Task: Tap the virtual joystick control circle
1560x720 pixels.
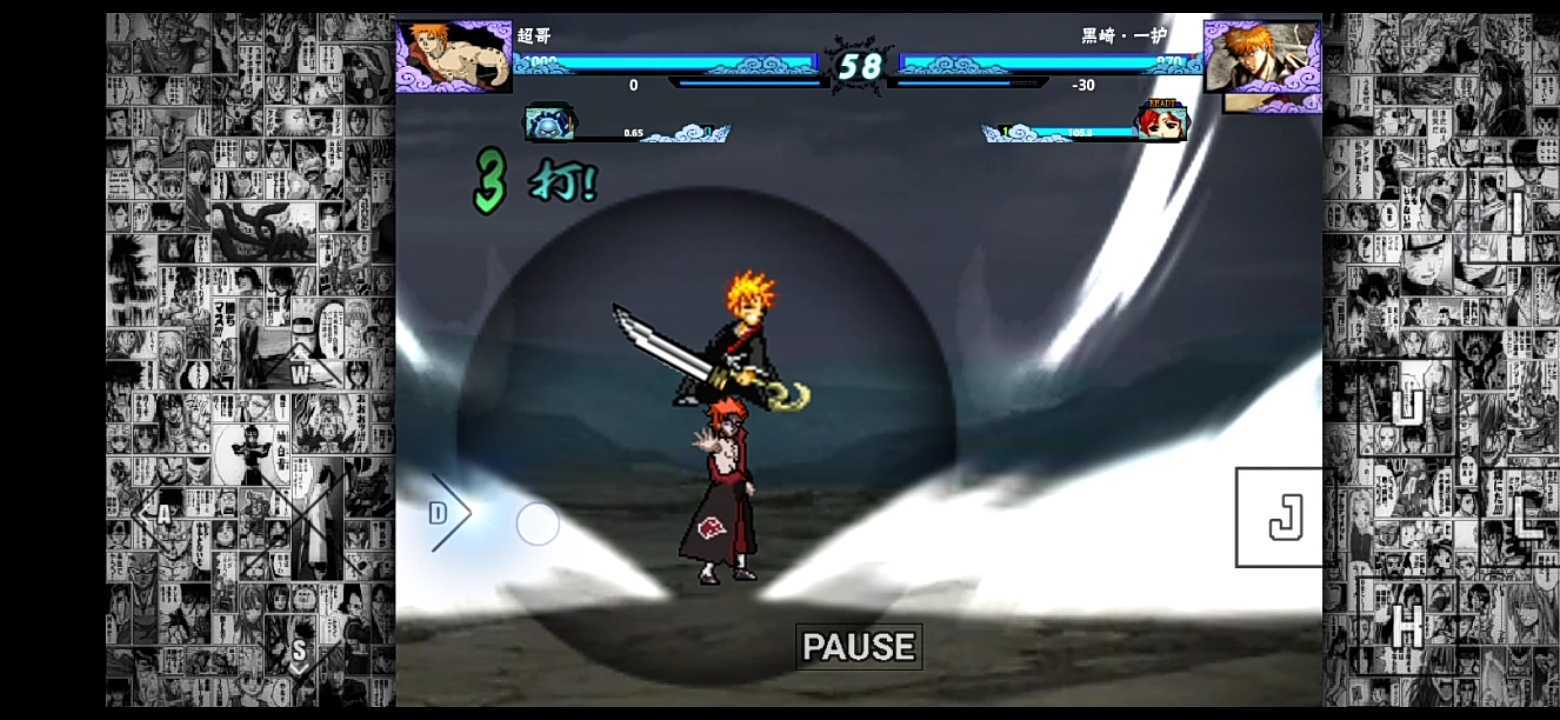Action: (538, 525)
